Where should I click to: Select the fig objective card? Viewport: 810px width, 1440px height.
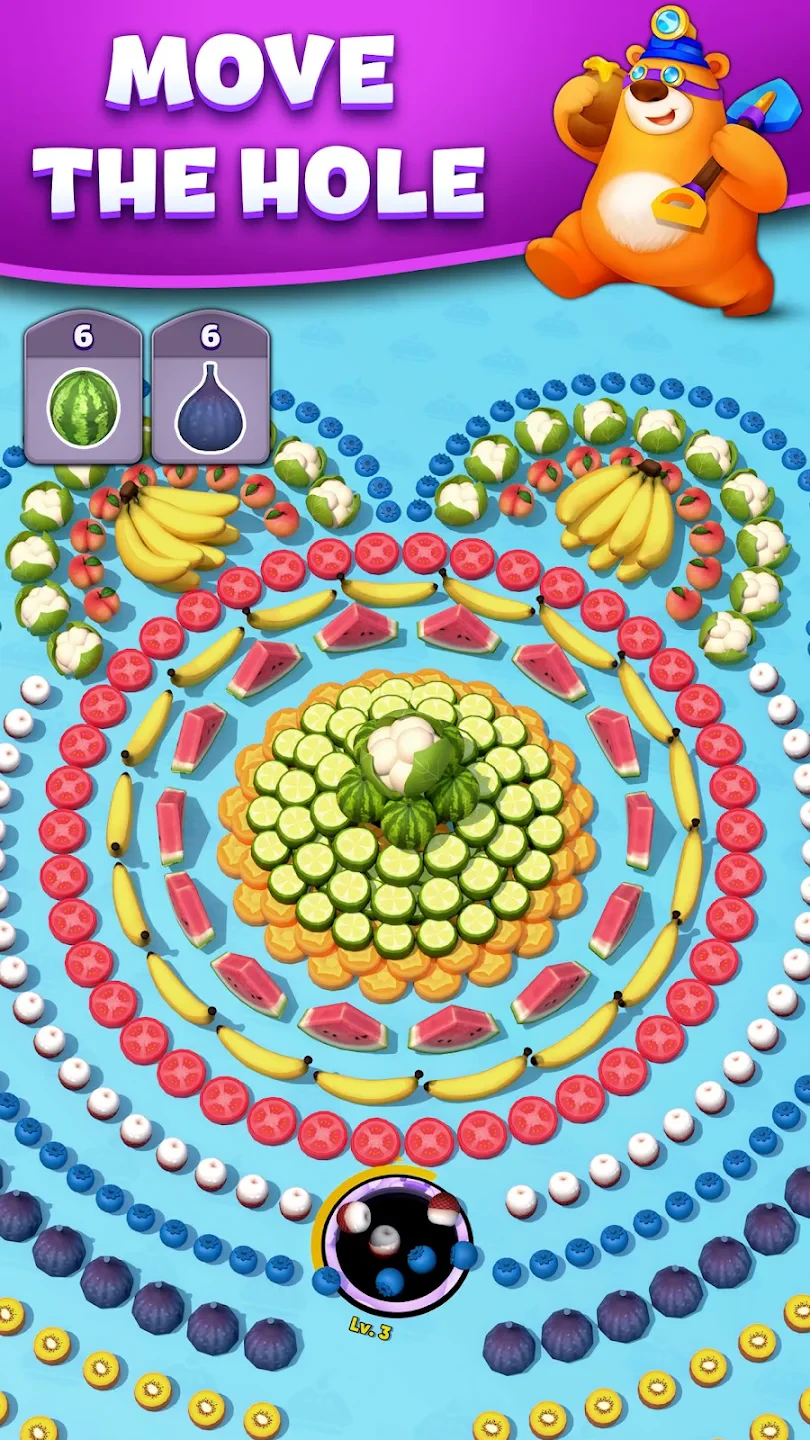(x=210, y=388)
